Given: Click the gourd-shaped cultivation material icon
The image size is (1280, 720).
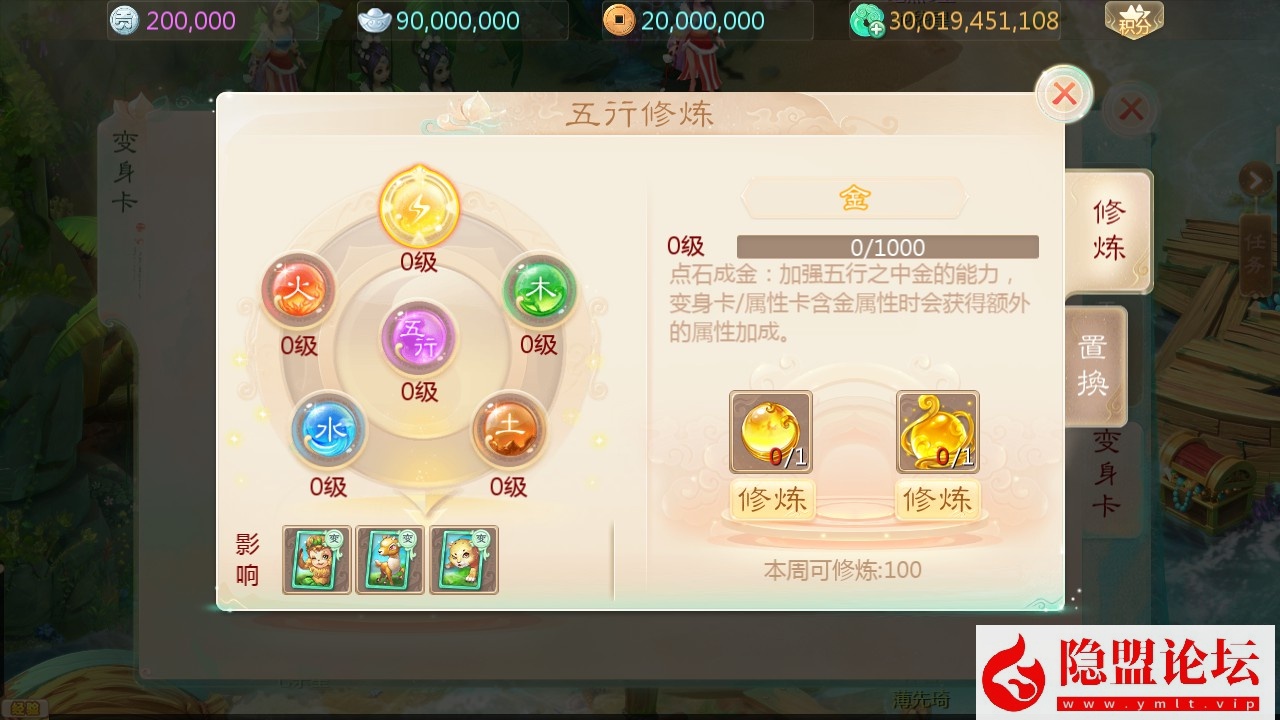Looking at the screenshot, I should [937, 432].
